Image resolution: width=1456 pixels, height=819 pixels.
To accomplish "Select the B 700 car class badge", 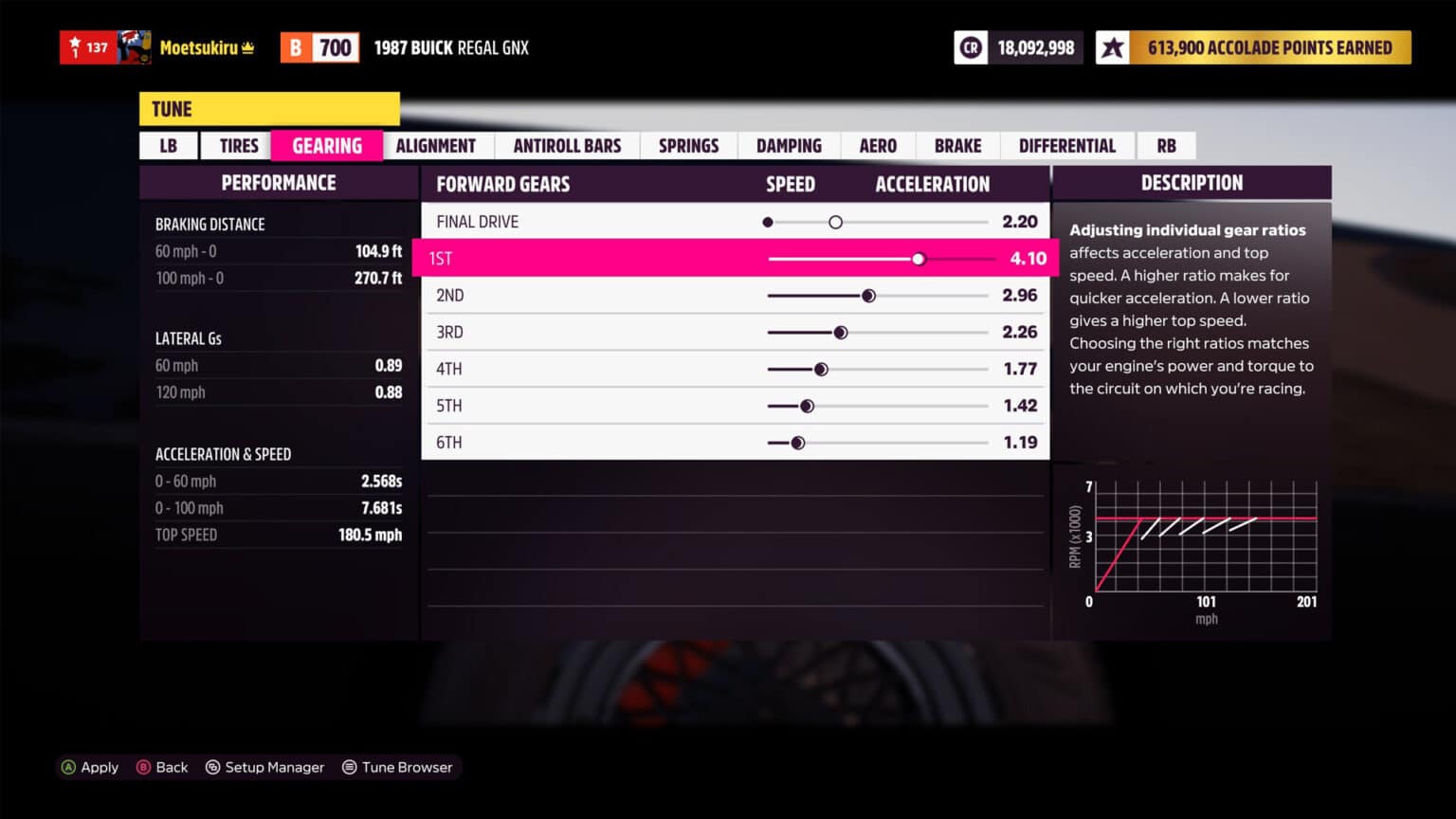I will coord(318,46).
